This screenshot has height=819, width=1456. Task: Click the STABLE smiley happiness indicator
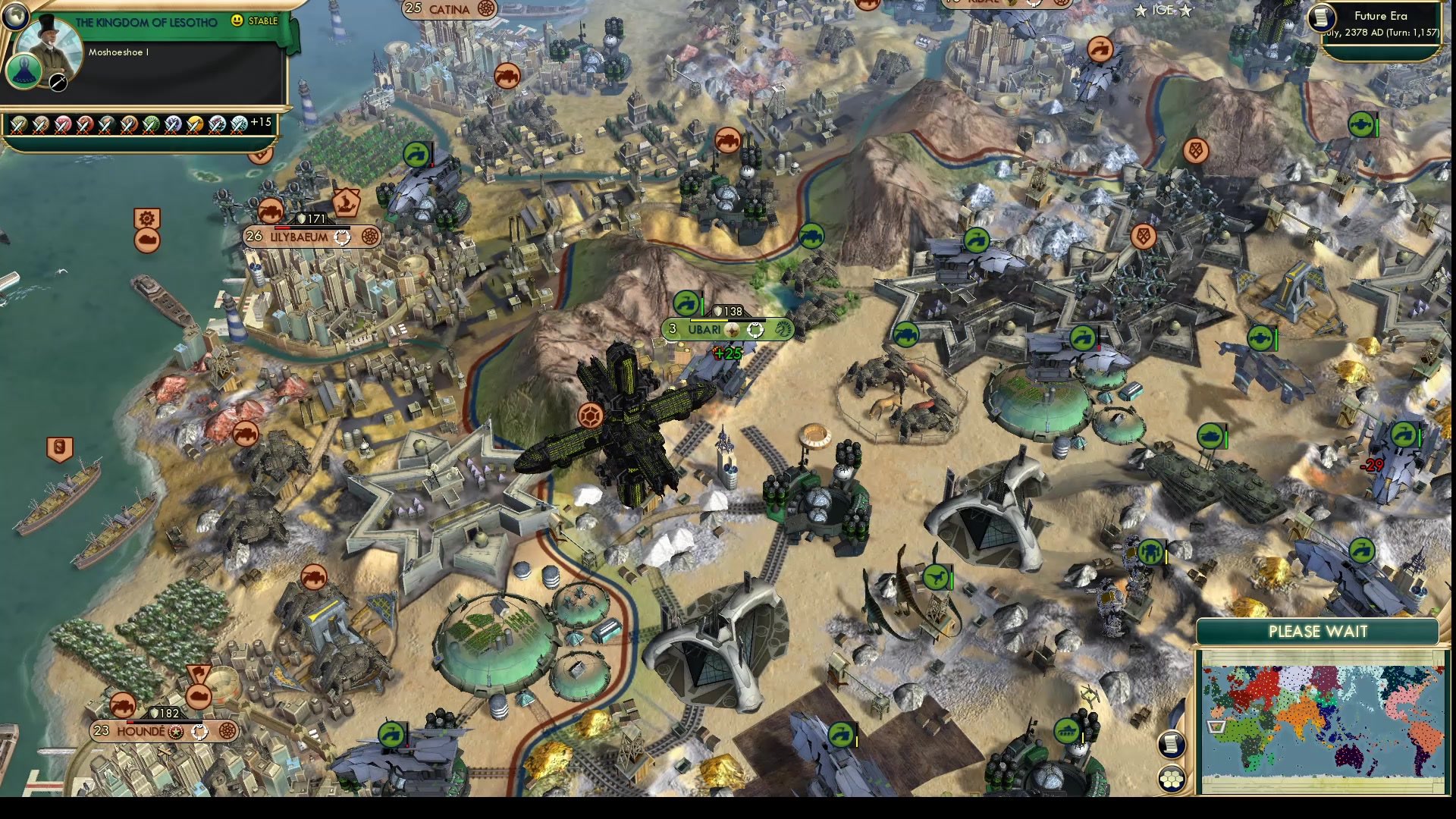tap(237, 20)
